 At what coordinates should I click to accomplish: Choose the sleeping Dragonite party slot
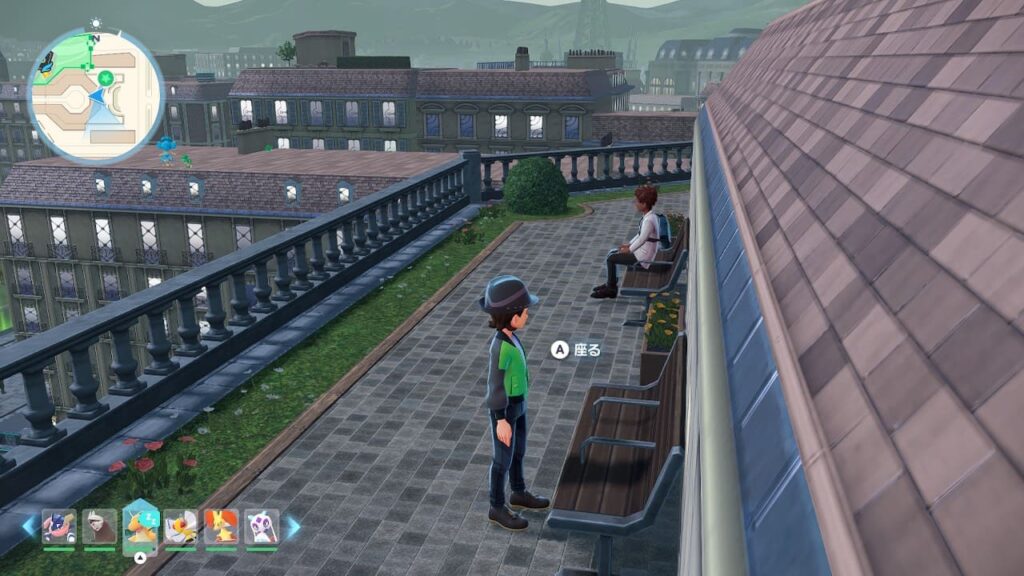tap(141, 526)
